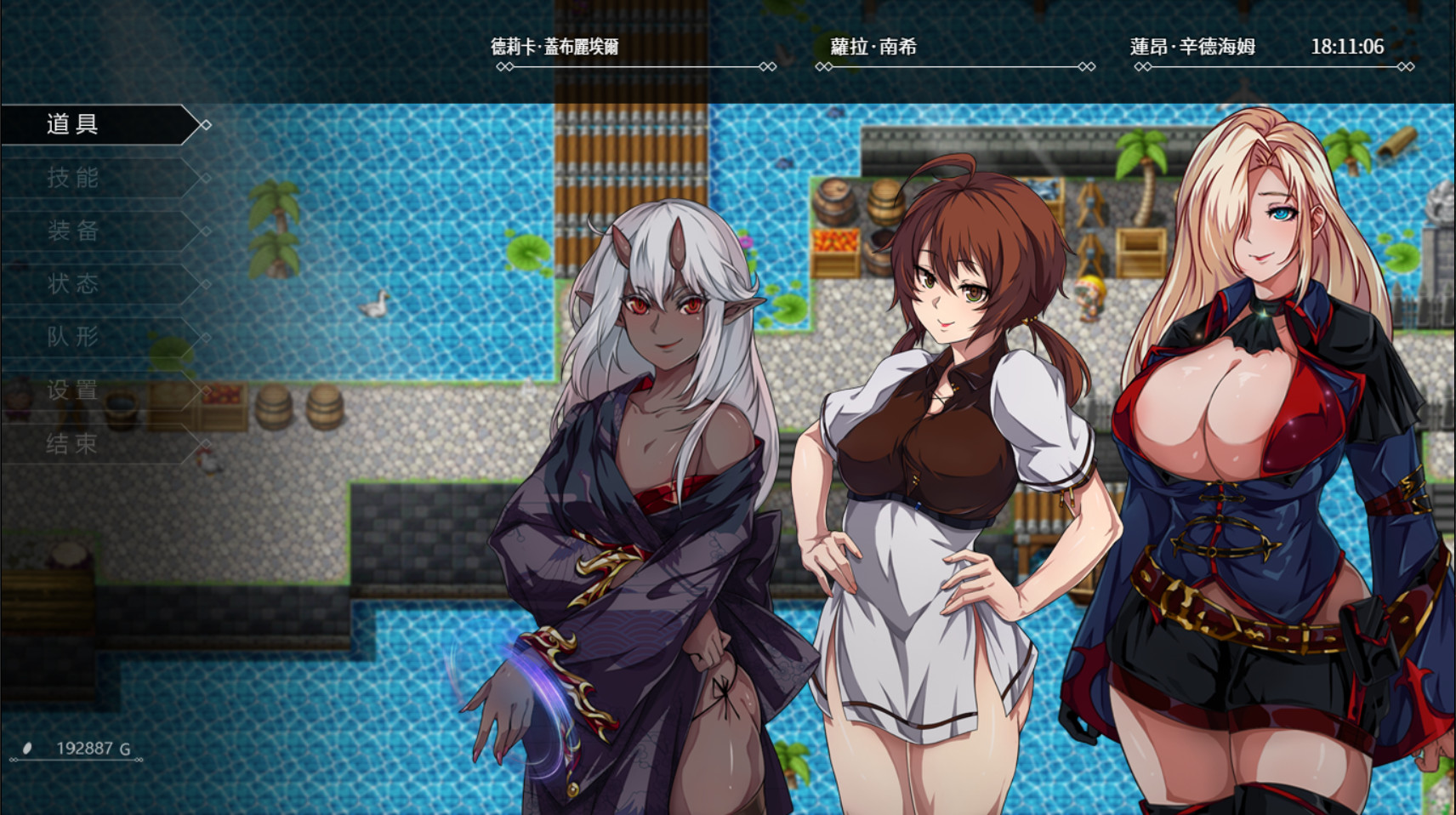Select 结束 (End) at the menu bottom

tap(72, 444)
